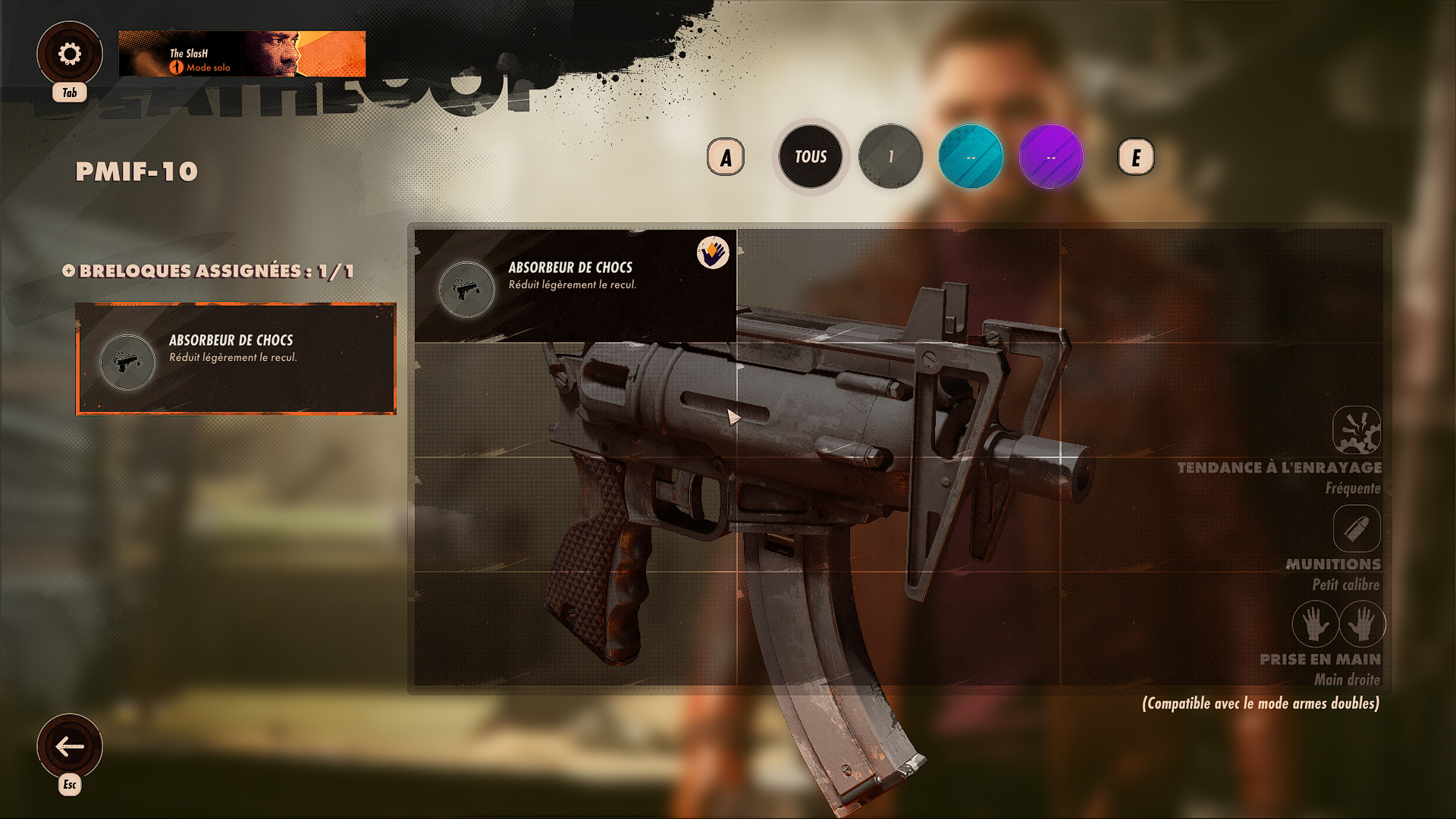1456x819 pixels.
Task: Click the gun icon inside the Absorbeur preview panel
Action: pyautogui.click(x=466, y=289)
